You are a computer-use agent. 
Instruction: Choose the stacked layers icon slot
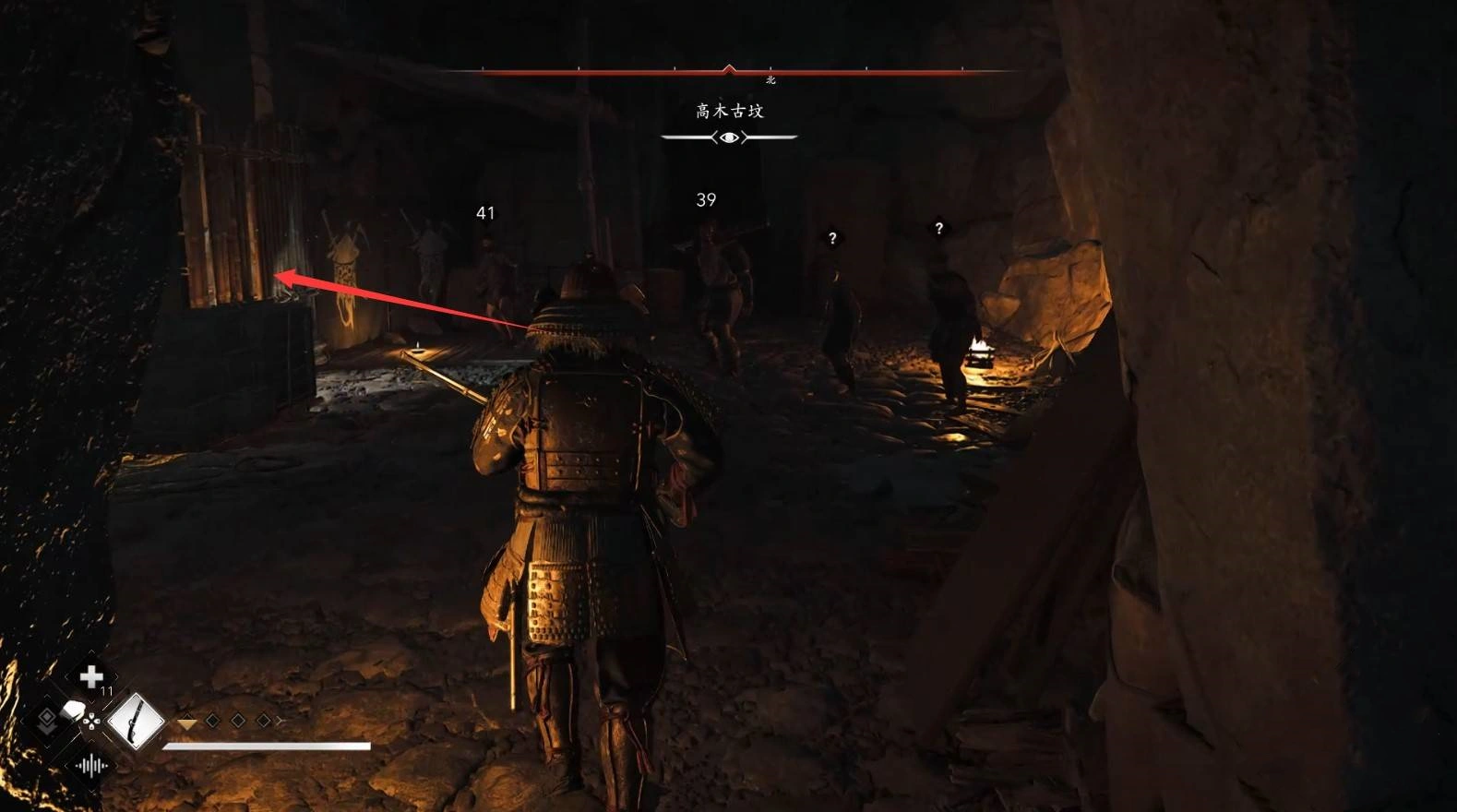(47, 721)
